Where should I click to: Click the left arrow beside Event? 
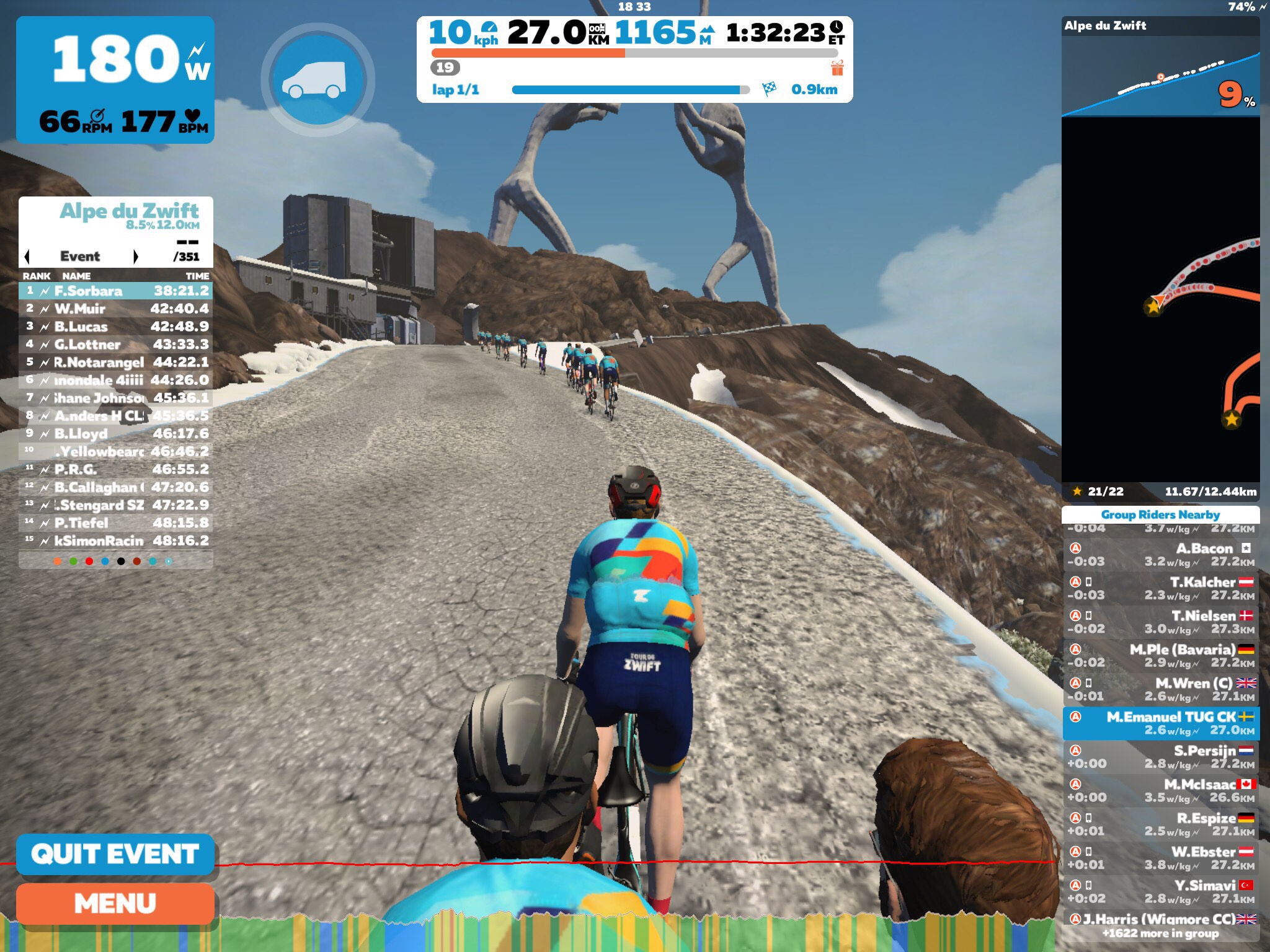pyautogui.click(x=27, y=257)
